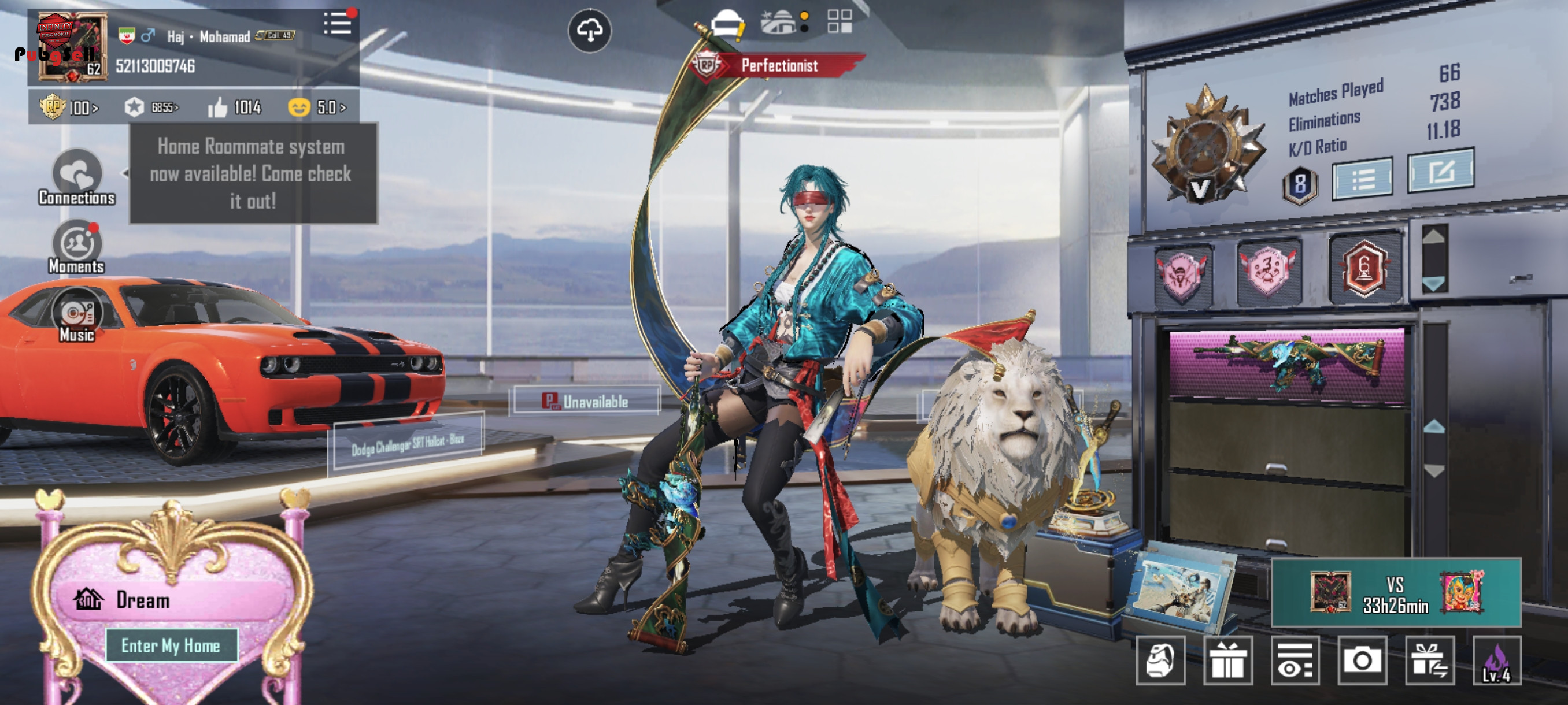Open the backpack inventory button
This screenshot has width=1568, height=705.
pos(1160,661)
